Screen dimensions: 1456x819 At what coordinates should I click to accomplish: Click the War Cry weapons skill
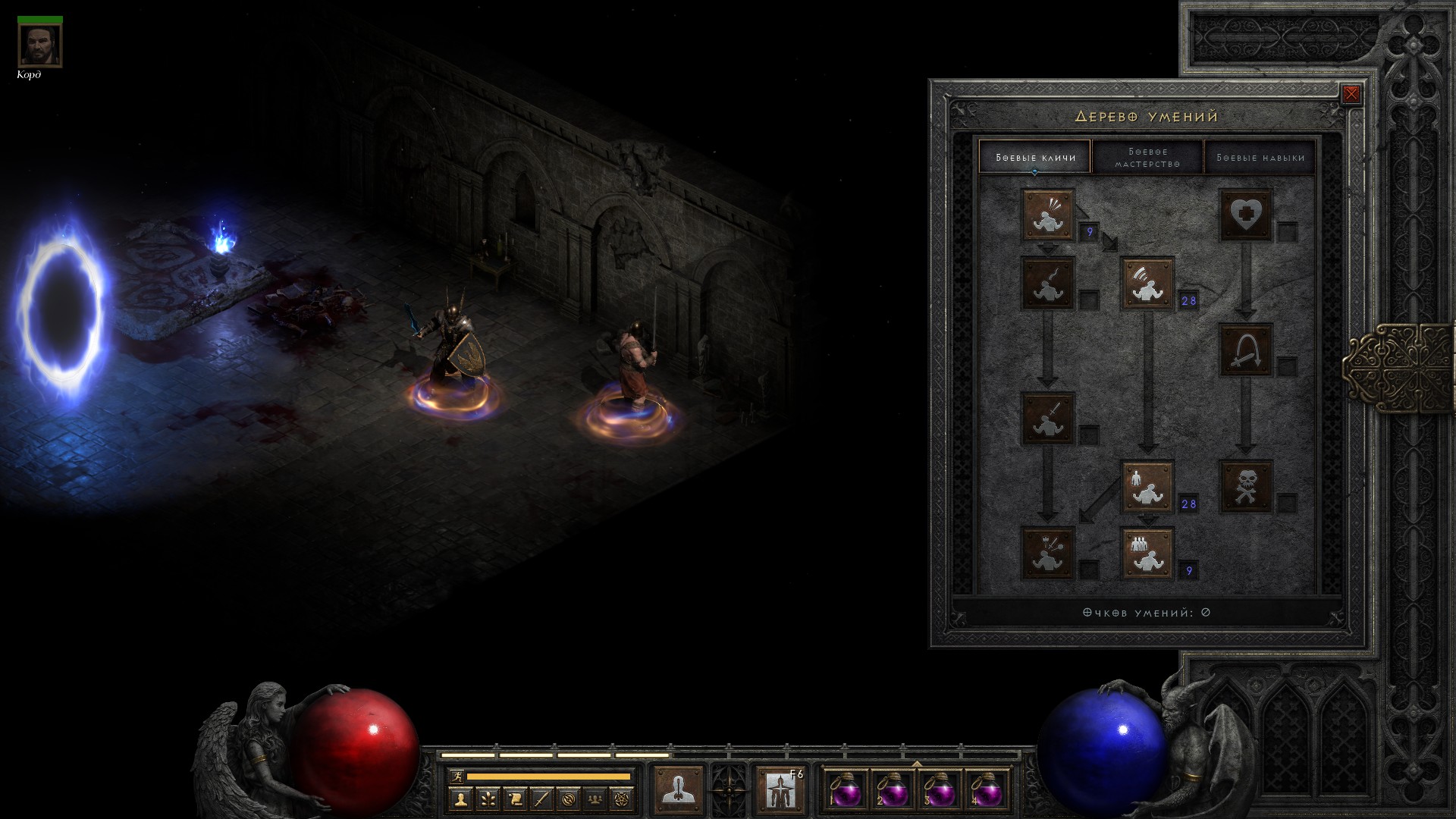[x=1048, y=553]
